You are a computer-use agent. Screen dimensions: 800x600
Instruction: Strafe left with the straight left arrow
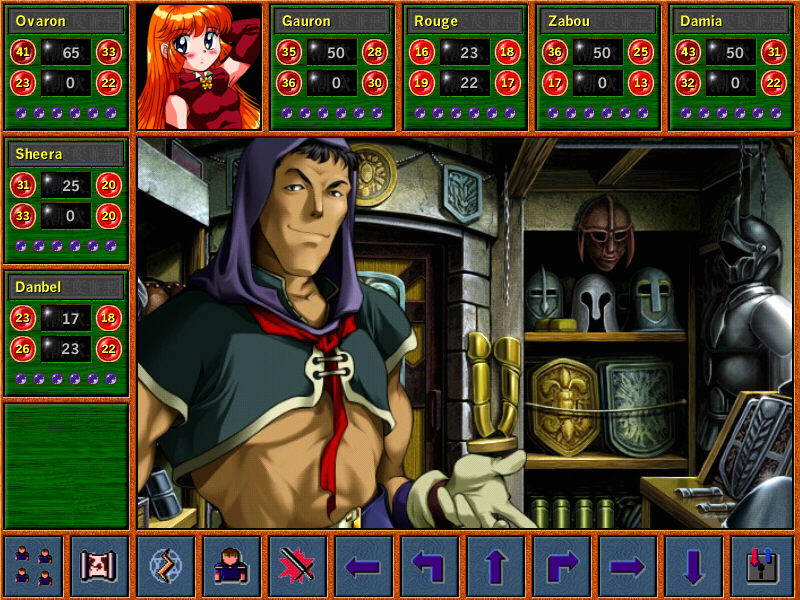[x=363, y=567]
